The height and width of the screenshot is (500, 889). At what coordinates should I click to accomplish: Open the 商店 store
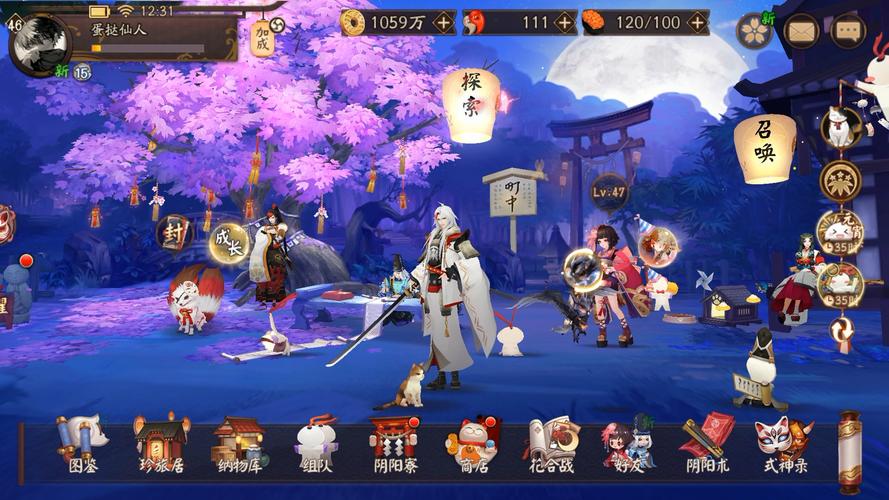tap(471, 443)
